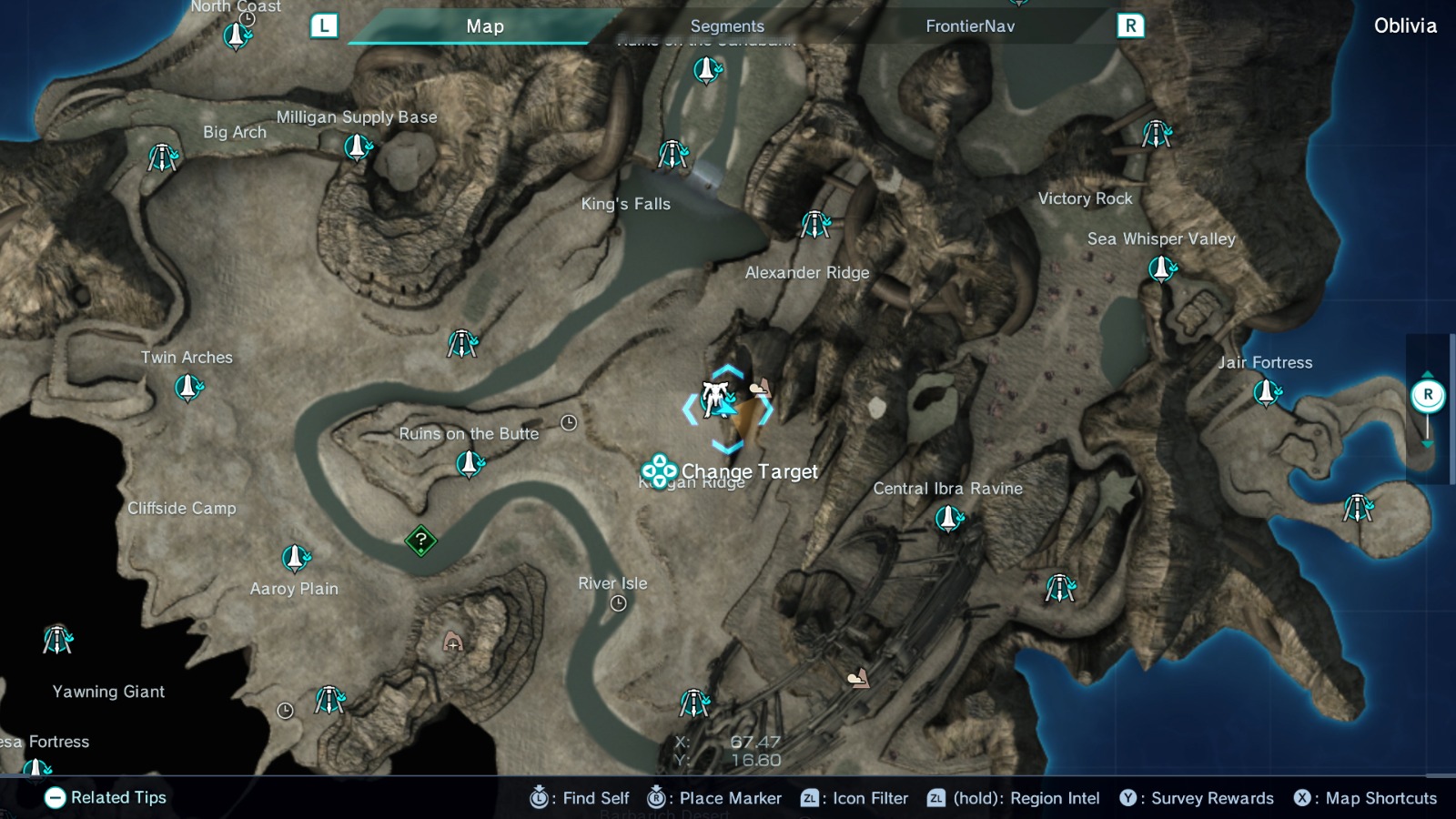Click the Twin Arches landmark probe icon

pos(187,389)
